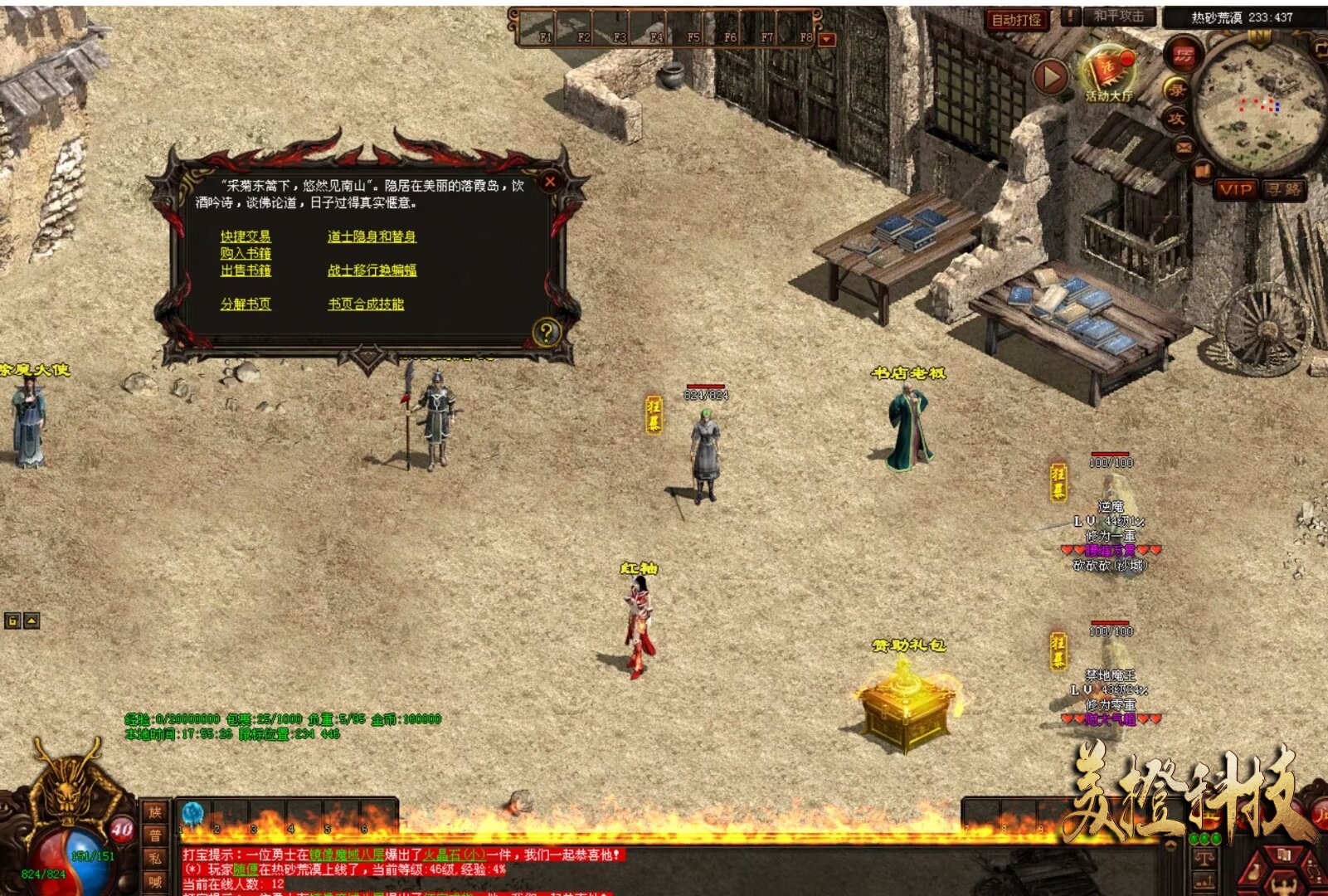Use the blue orb skill in slot 1

coord(192,814)
